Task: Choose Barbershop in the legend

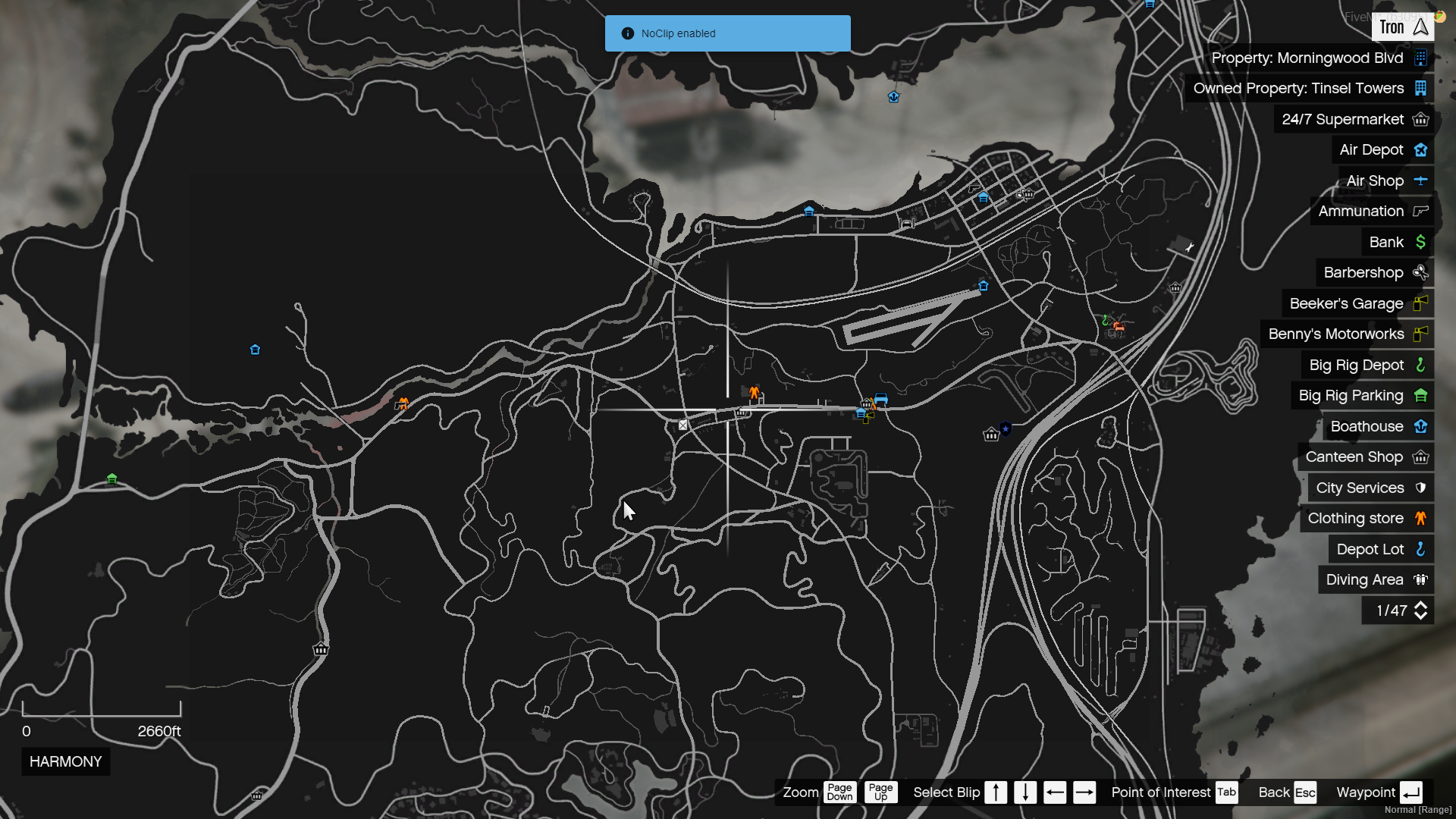Action: 1375,273
